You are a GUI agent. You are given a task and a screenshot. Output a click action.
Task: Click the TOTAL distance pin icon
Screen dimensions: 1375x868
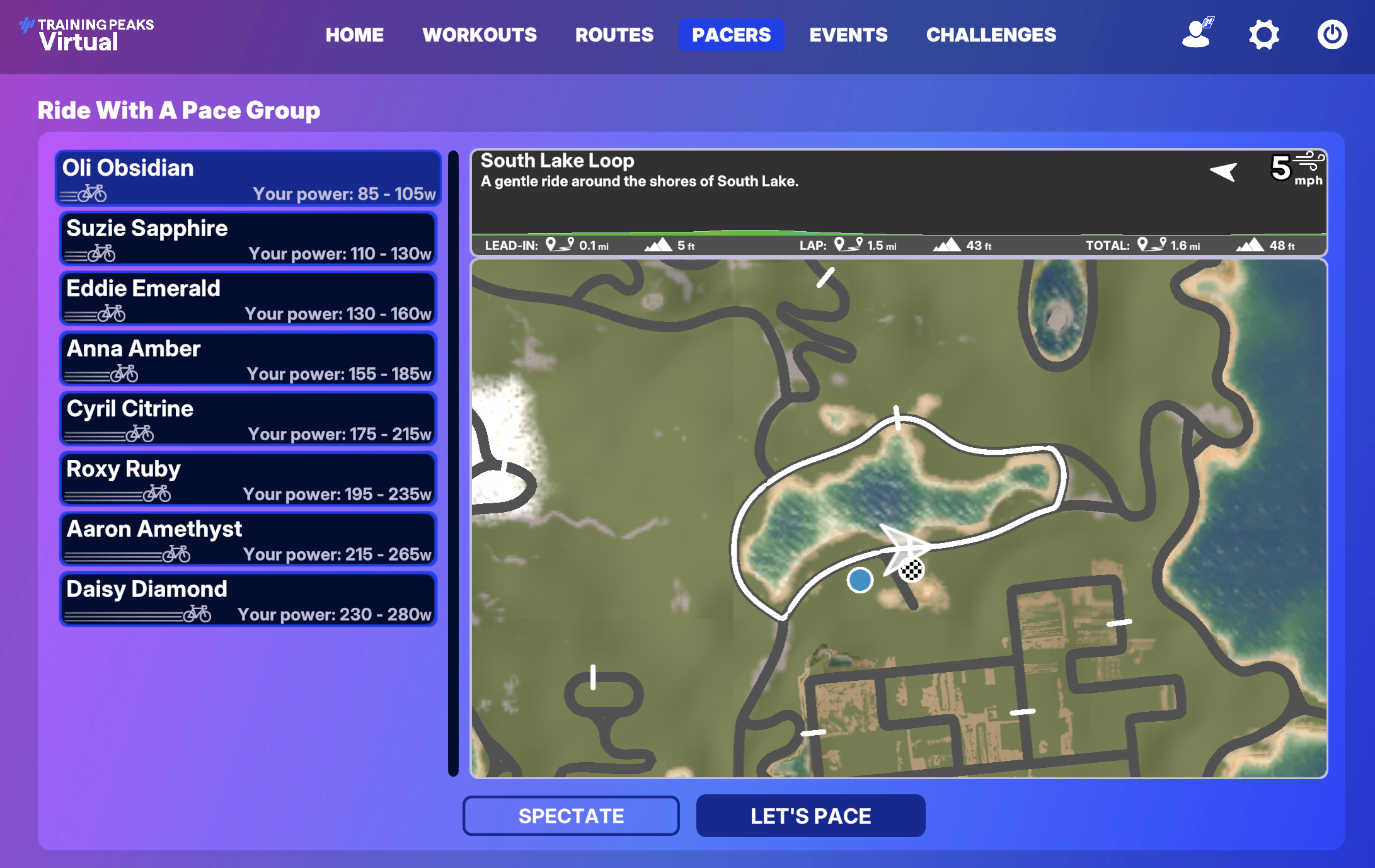pos(1153,245)
